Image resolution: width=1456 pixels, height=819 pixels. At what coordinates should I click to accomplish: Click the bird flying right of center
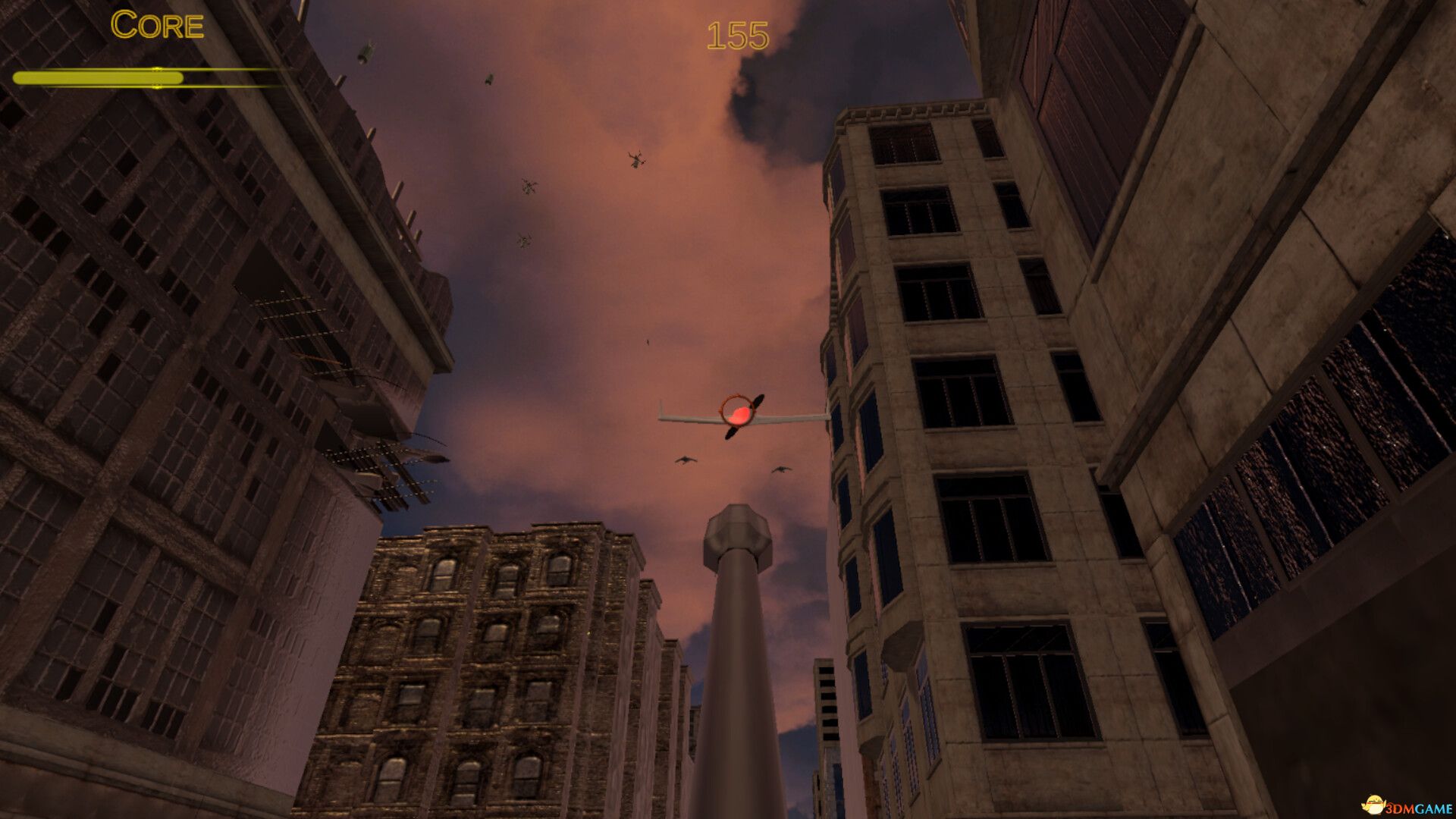tap(781, 470)
